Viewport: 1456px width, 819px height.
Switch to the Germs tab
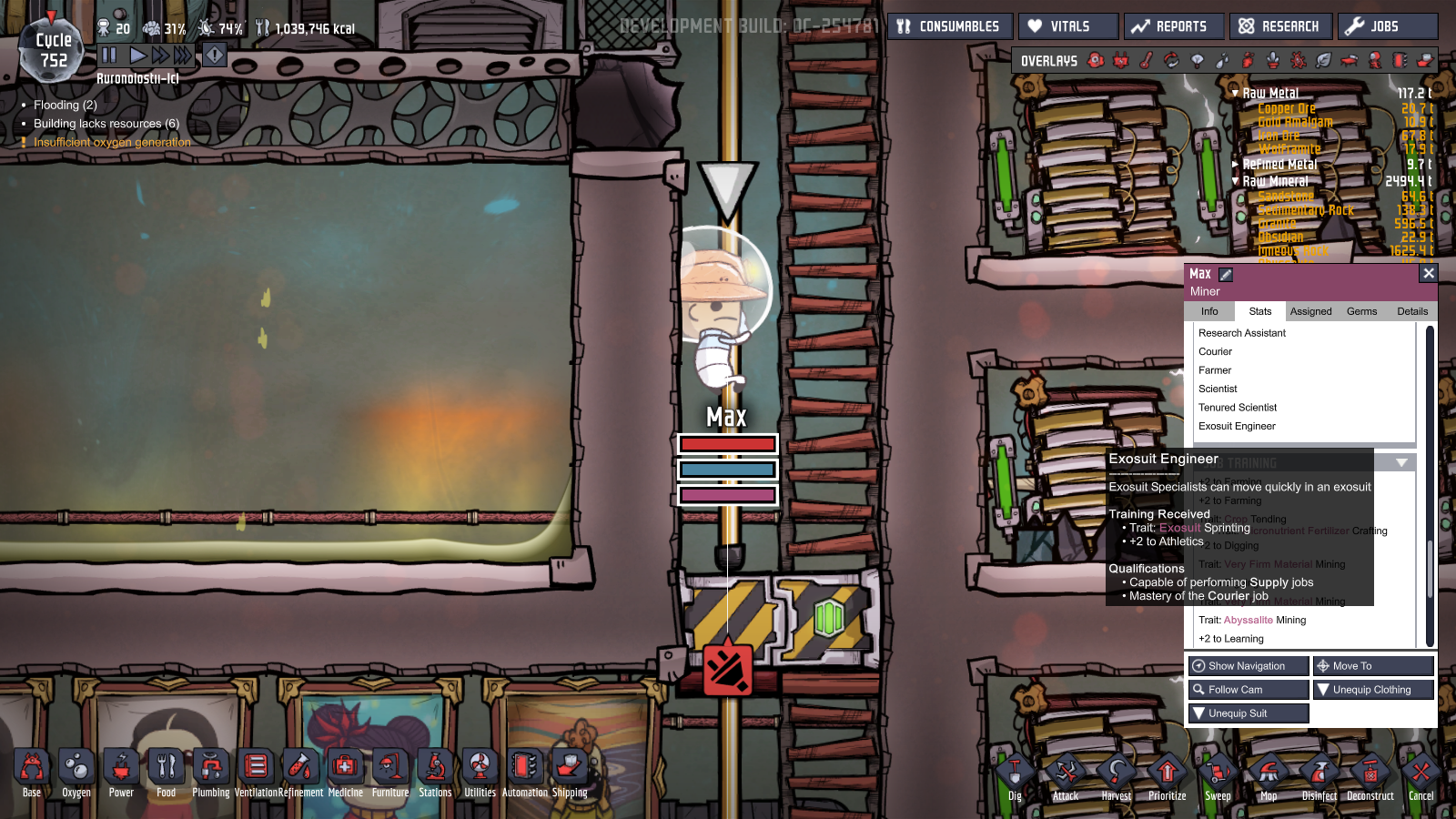(1361, 310)
